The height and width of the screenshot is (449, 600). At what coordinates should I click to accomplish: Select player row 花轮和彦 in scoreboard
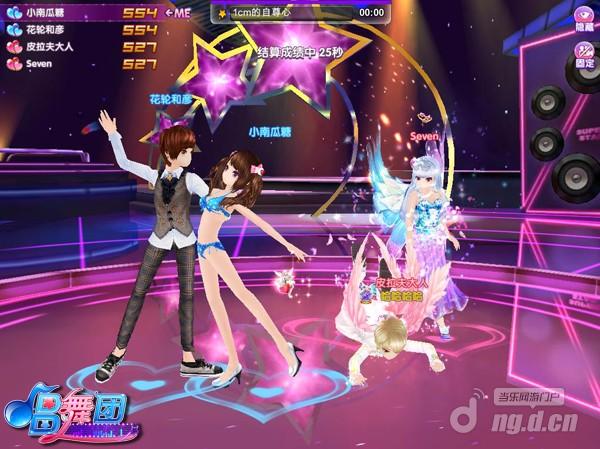click(x=80, y=30)
